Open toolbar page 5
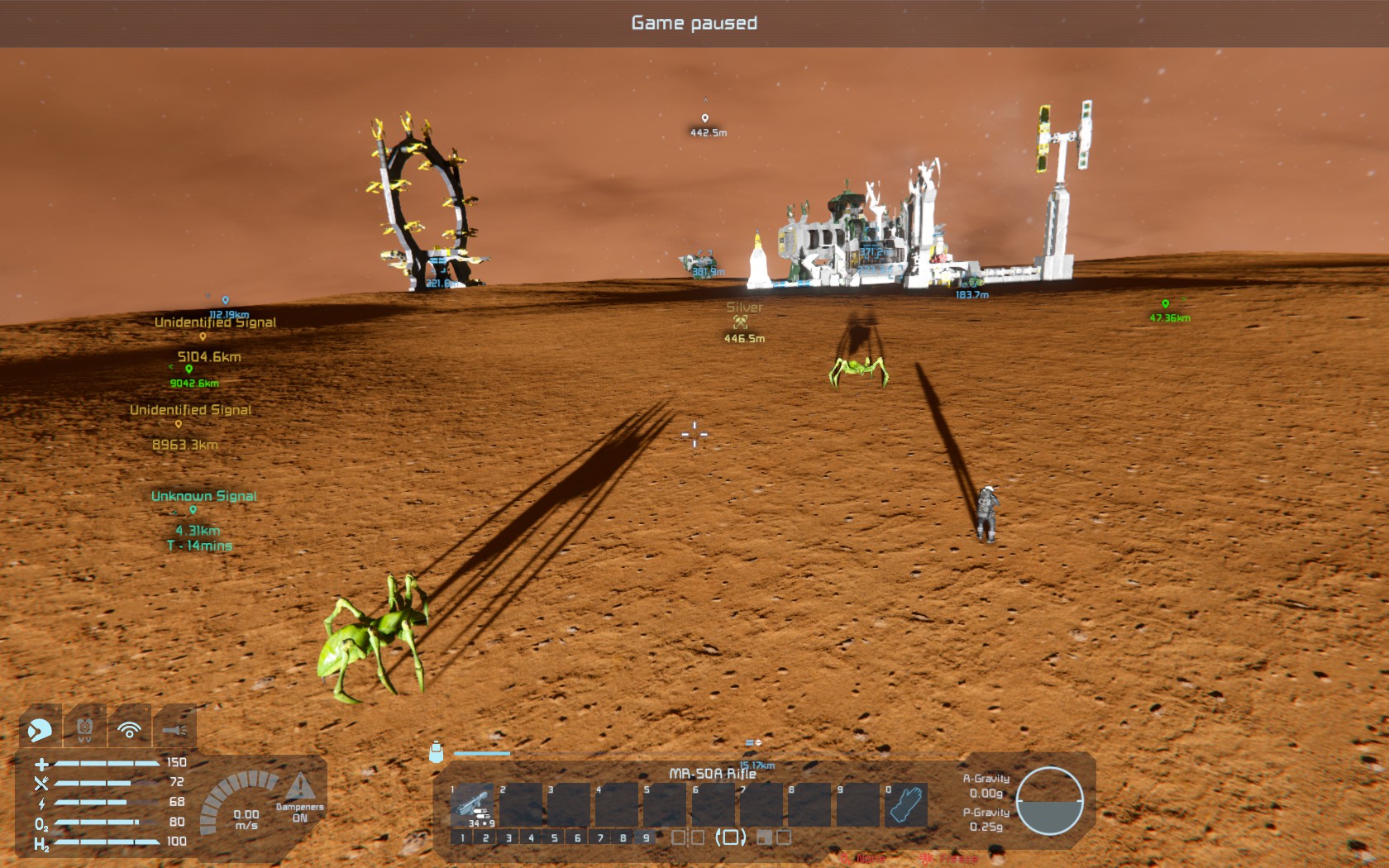The height and width of the screenshot is (868, 1389). pos(555,837)
